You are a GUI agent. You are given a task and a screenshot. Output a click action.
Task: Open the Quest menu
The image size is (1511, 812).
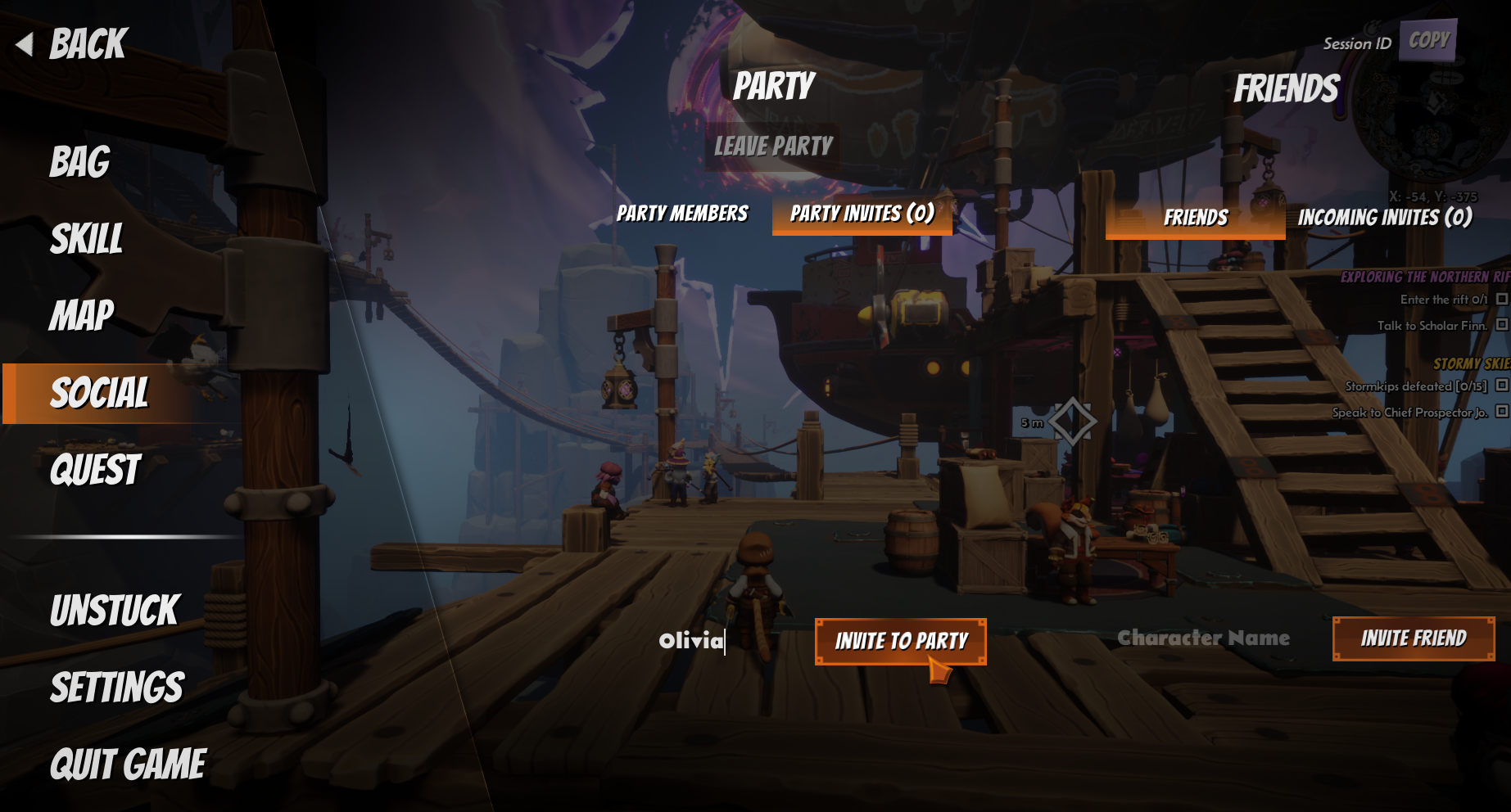tap(96, 471)
